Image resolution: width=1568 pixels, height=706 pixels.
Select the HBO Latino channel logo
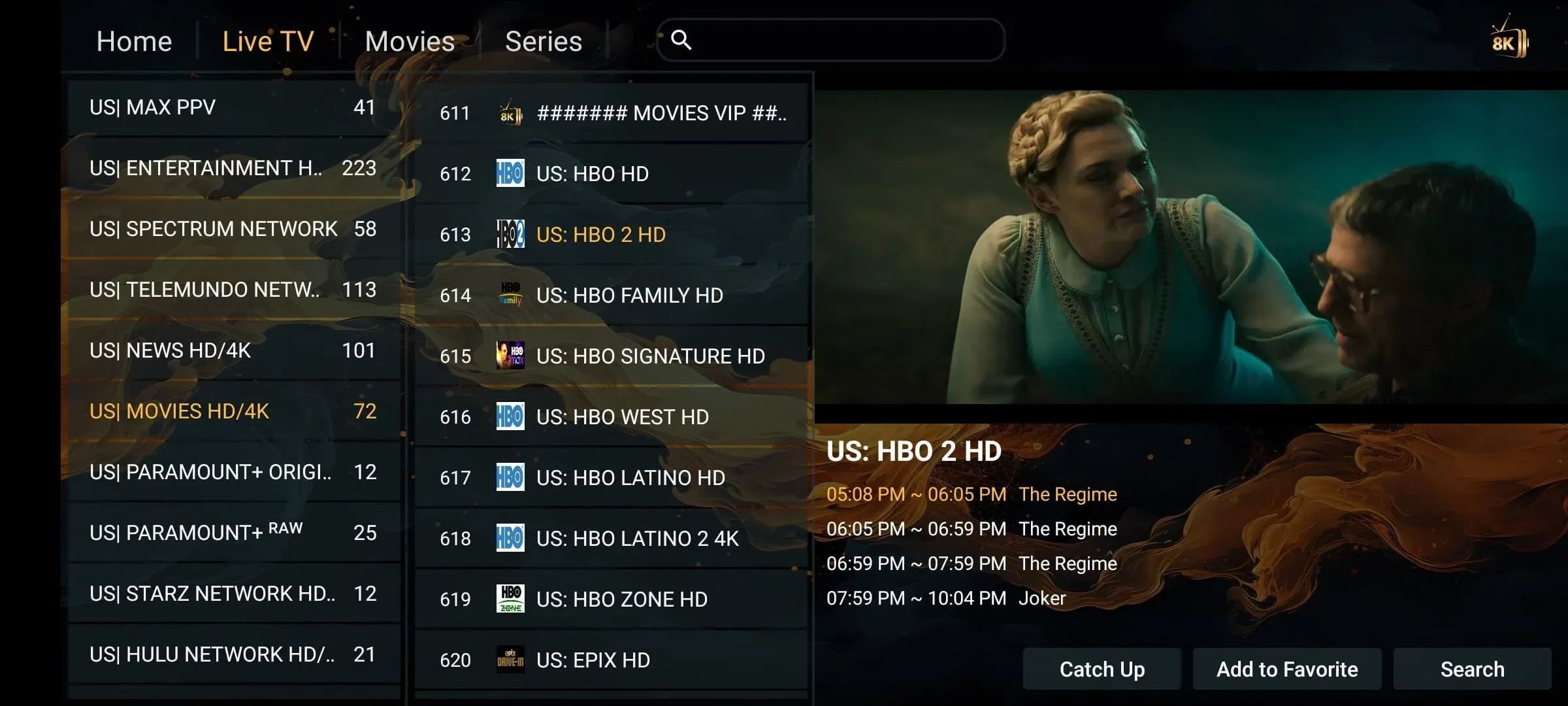[510, 477]
